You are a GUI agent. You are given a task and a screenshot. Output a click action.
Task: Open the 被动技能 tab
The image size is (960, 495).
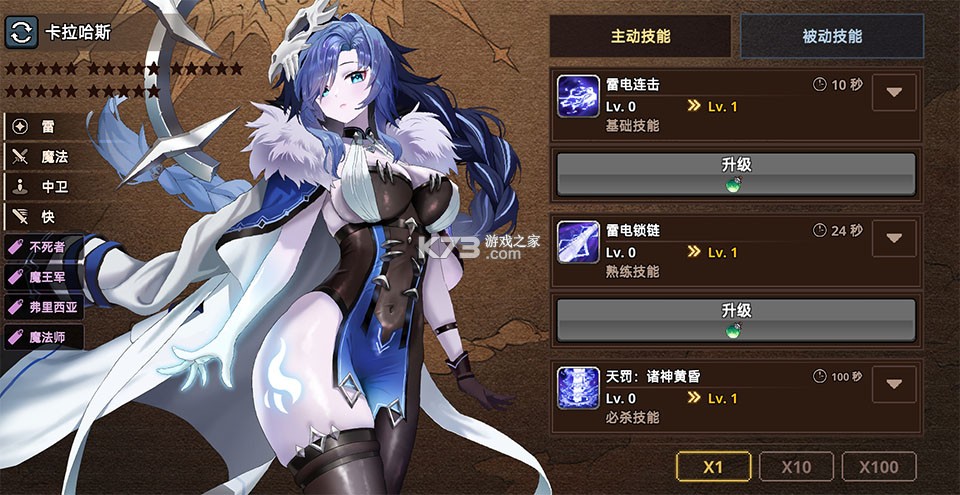832,36
